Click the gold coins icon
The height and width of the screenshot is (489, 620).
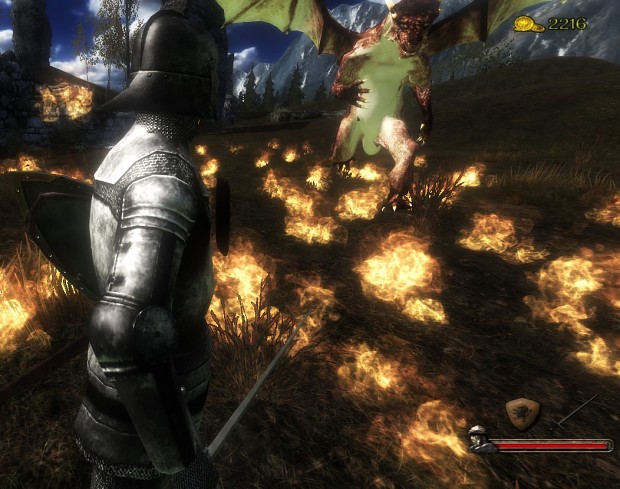pos(529,23)
